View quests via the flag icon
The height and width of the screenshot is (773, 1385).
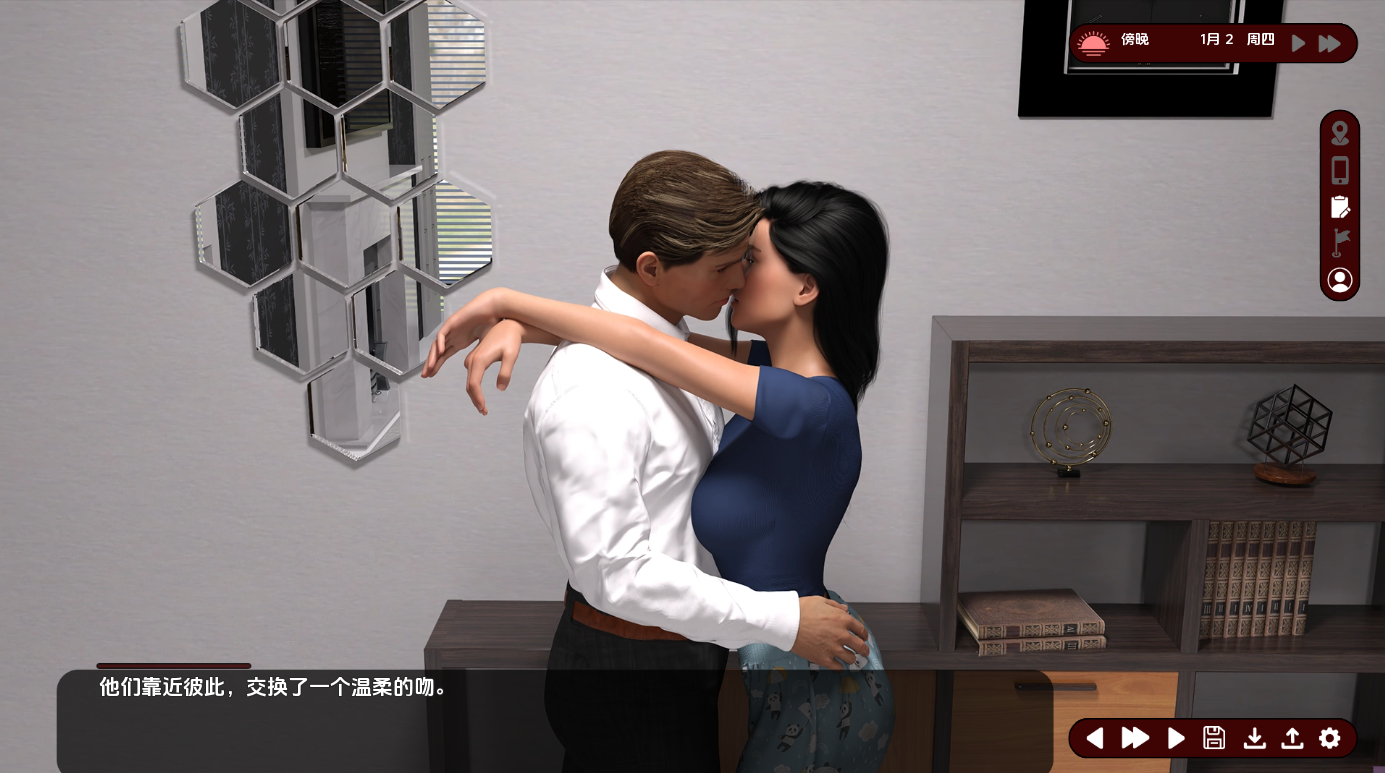tap(1339, 243)
